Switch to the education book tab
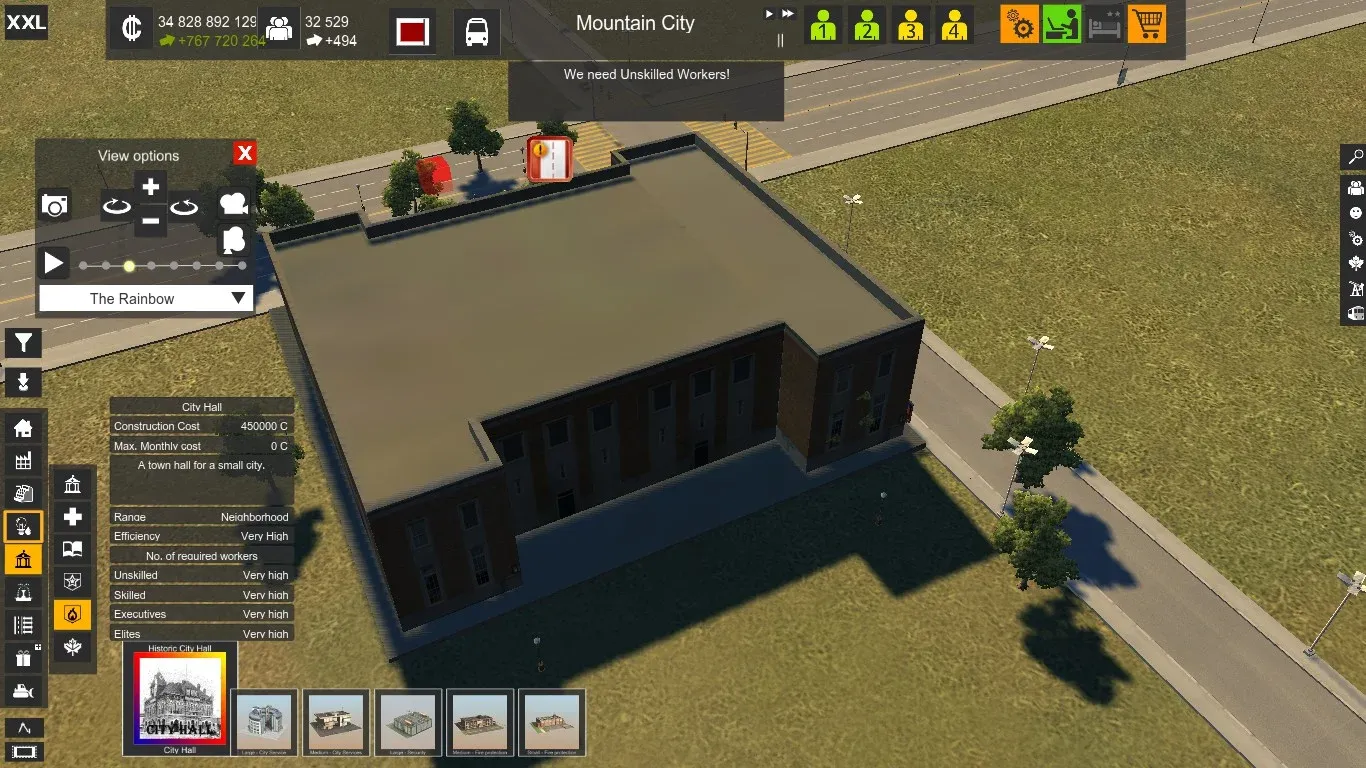Image resolution: width=1366 pixels, height=768 pixels. (x=73, y=549)
